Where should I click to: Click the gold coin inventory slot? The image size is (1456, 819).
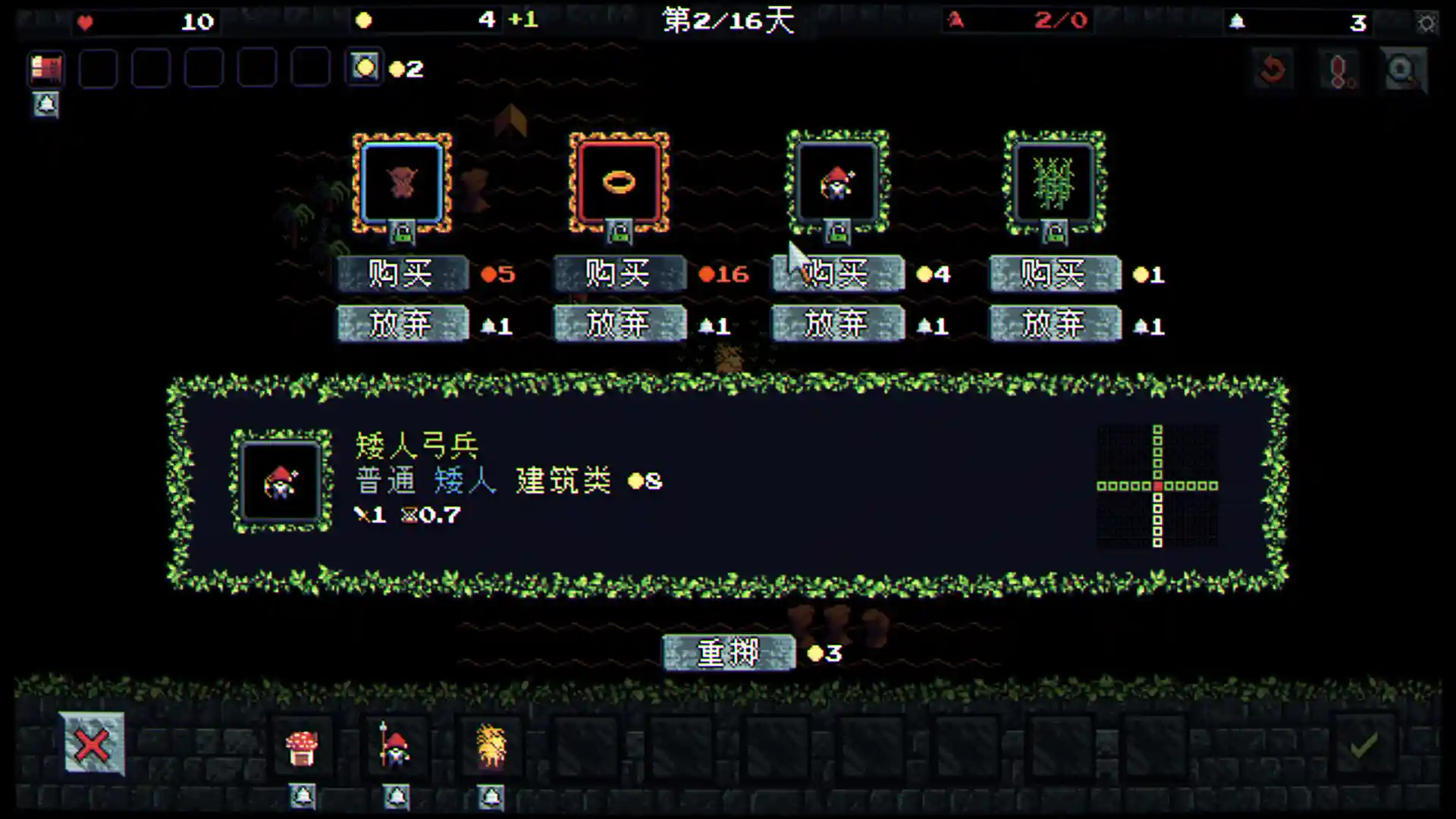click(x=364, y=69)
